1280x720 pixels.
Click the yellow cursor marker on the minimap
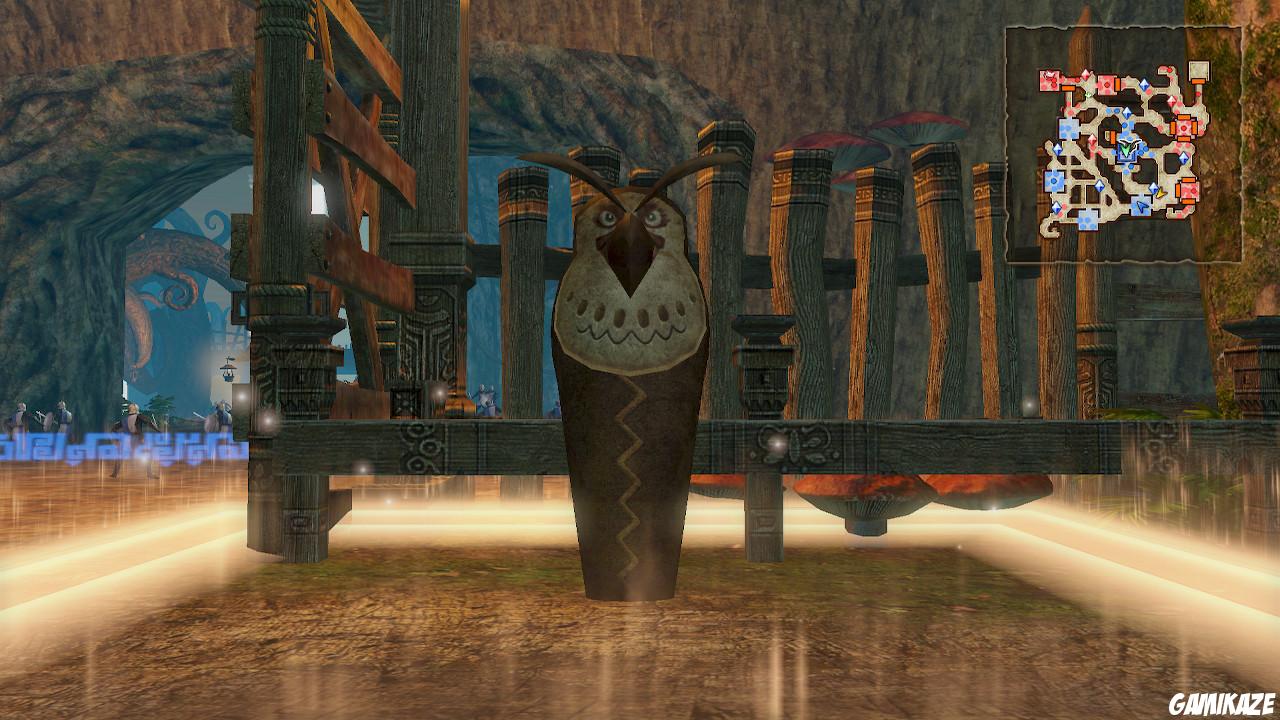pos(1161,193)
